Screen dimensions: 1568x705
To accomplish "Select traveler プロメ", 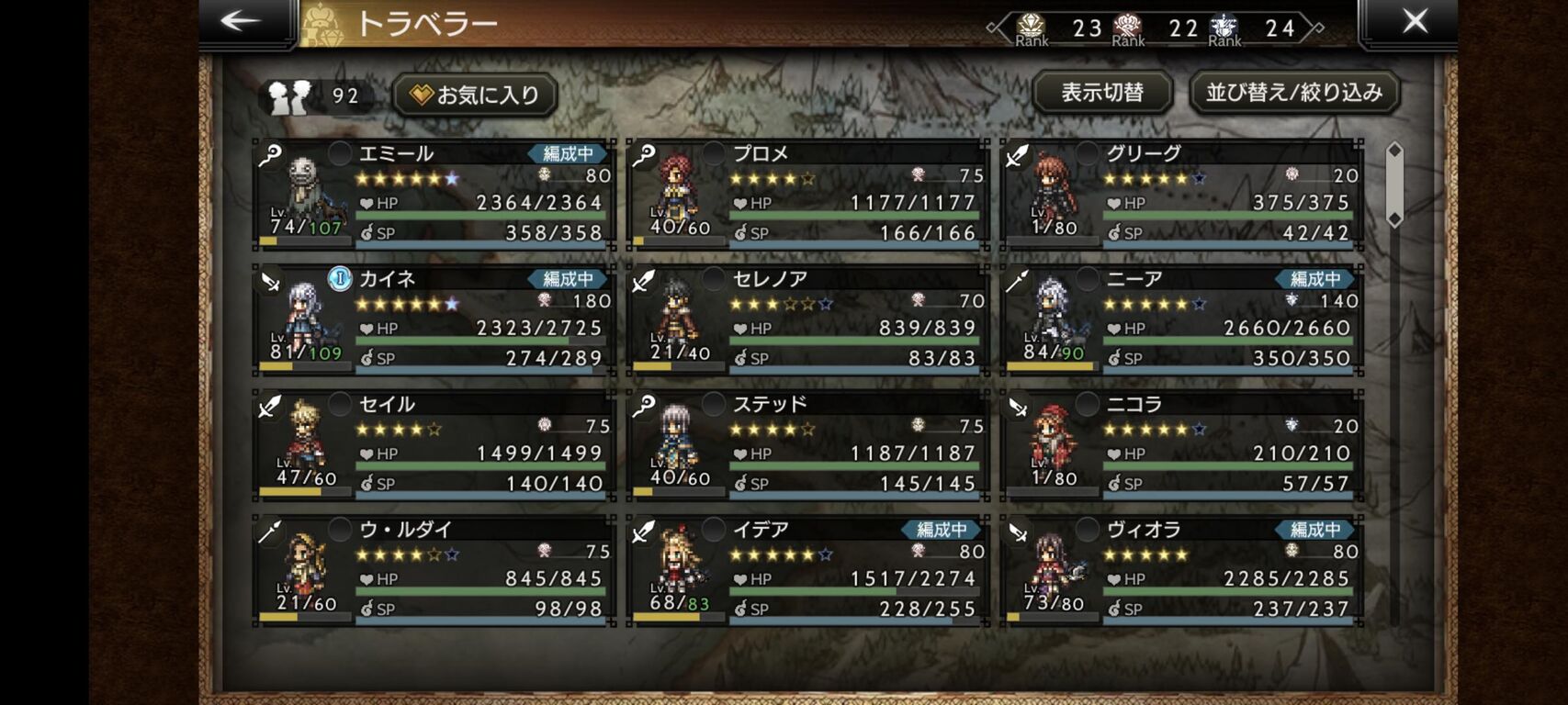I will pos(808,194).
